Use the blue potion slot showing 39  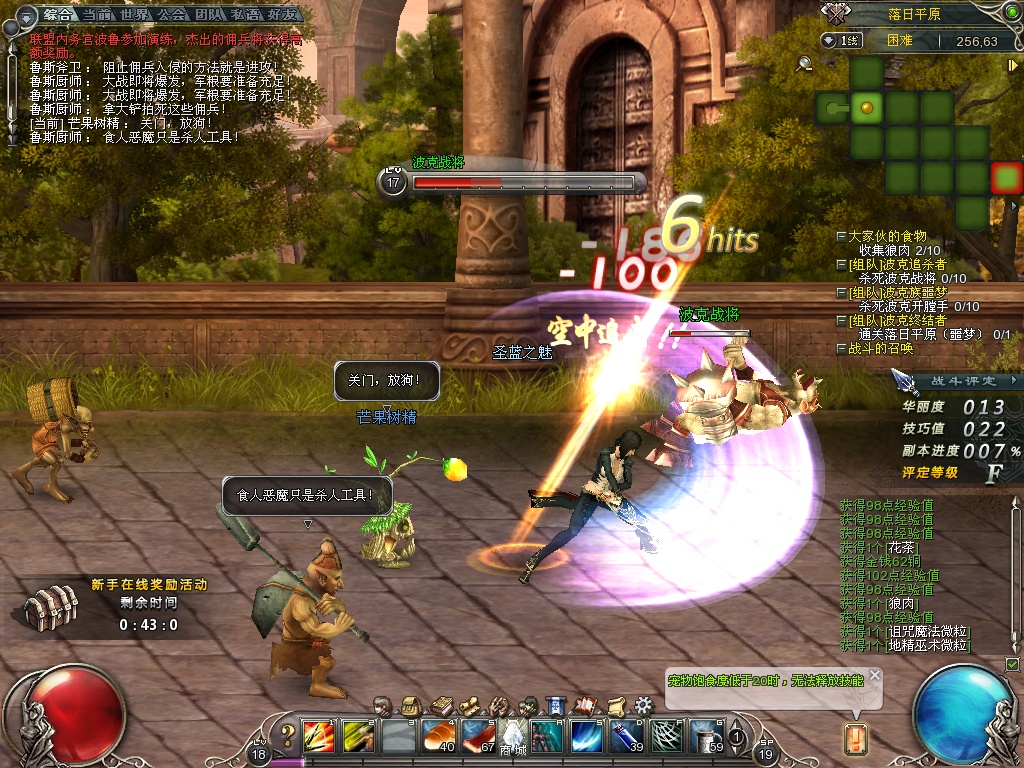tap(626, 736)
